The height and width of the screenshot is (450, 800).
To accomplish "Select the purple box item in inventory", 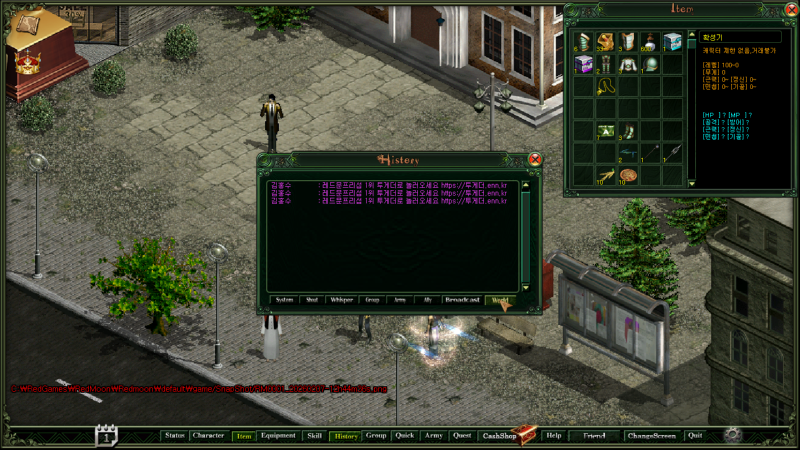I will (x=584, y=65).
